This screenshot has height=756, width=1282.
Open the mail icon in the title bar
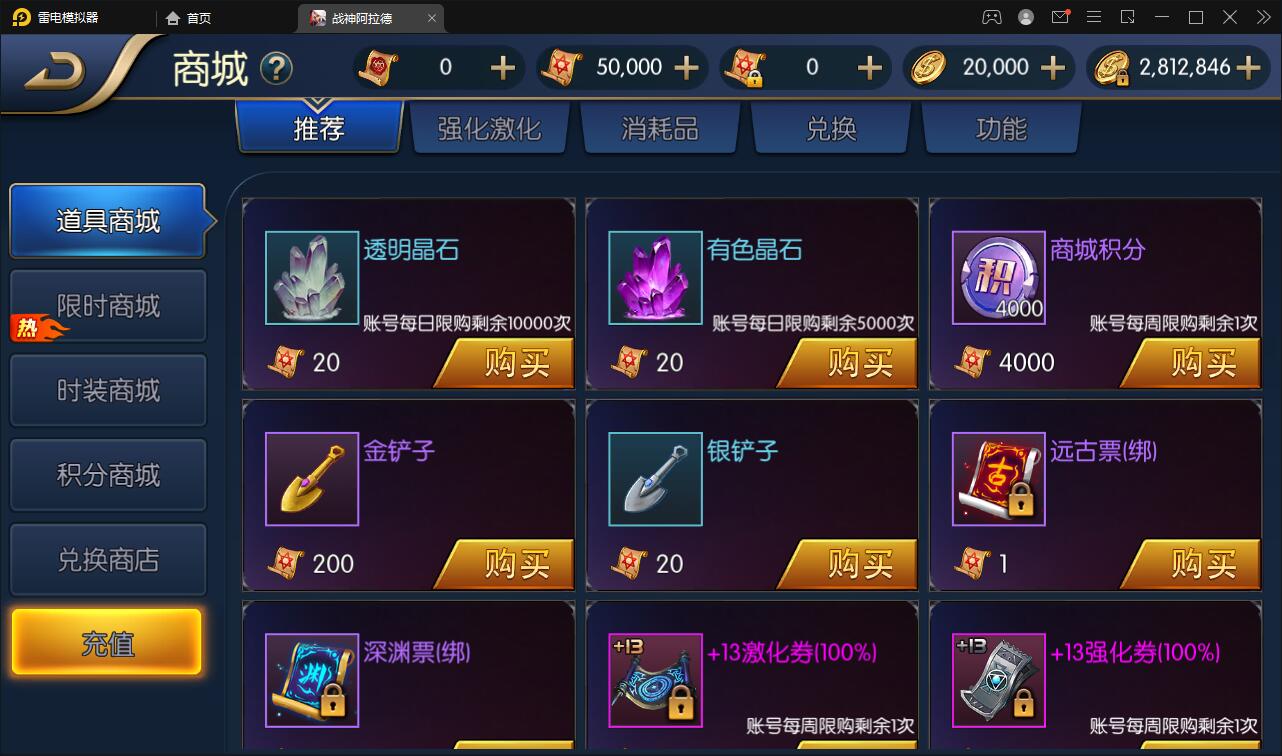point(1060,17)
